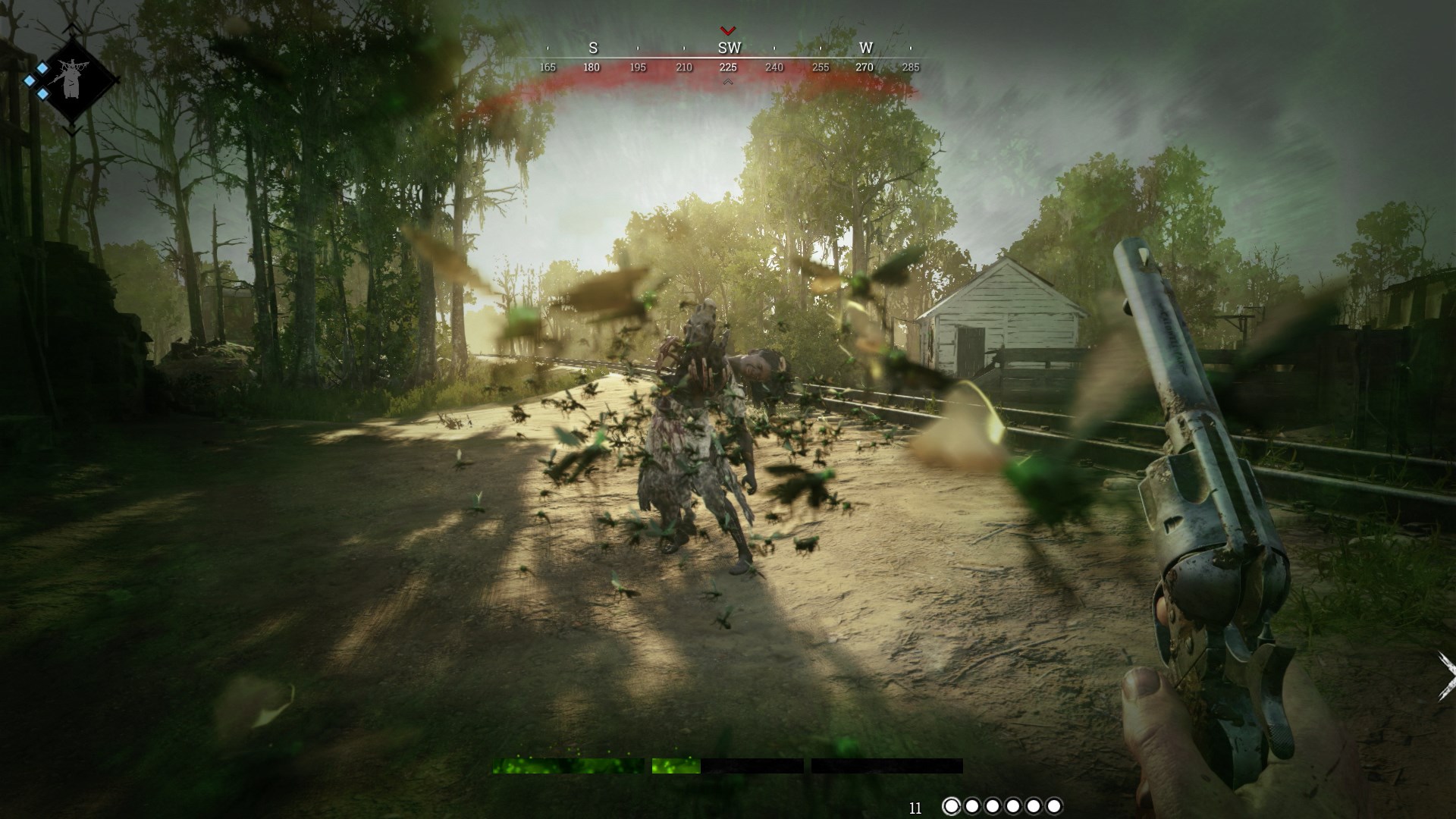Click the red damage direction chevron above the compass
Viewport: 1456px width, 819px height.
[730, 30]
